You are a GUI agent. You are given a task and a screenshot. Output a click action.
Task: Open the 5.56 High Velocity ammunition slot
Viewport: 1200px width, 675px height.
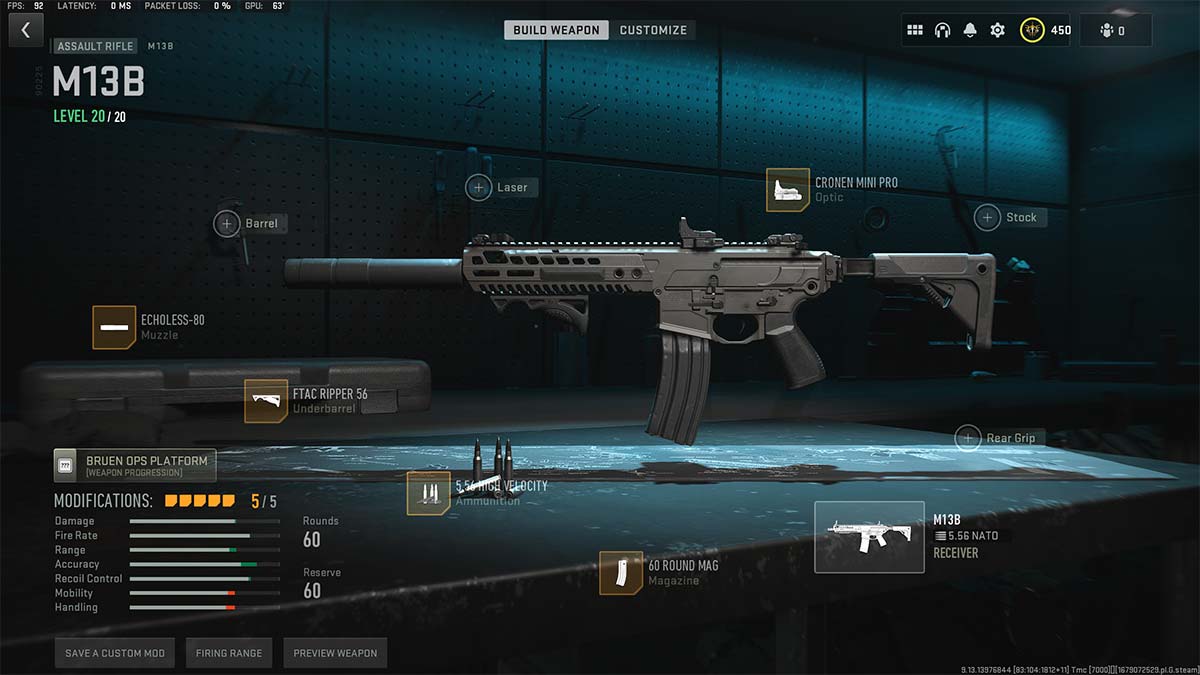pos(428,493)
